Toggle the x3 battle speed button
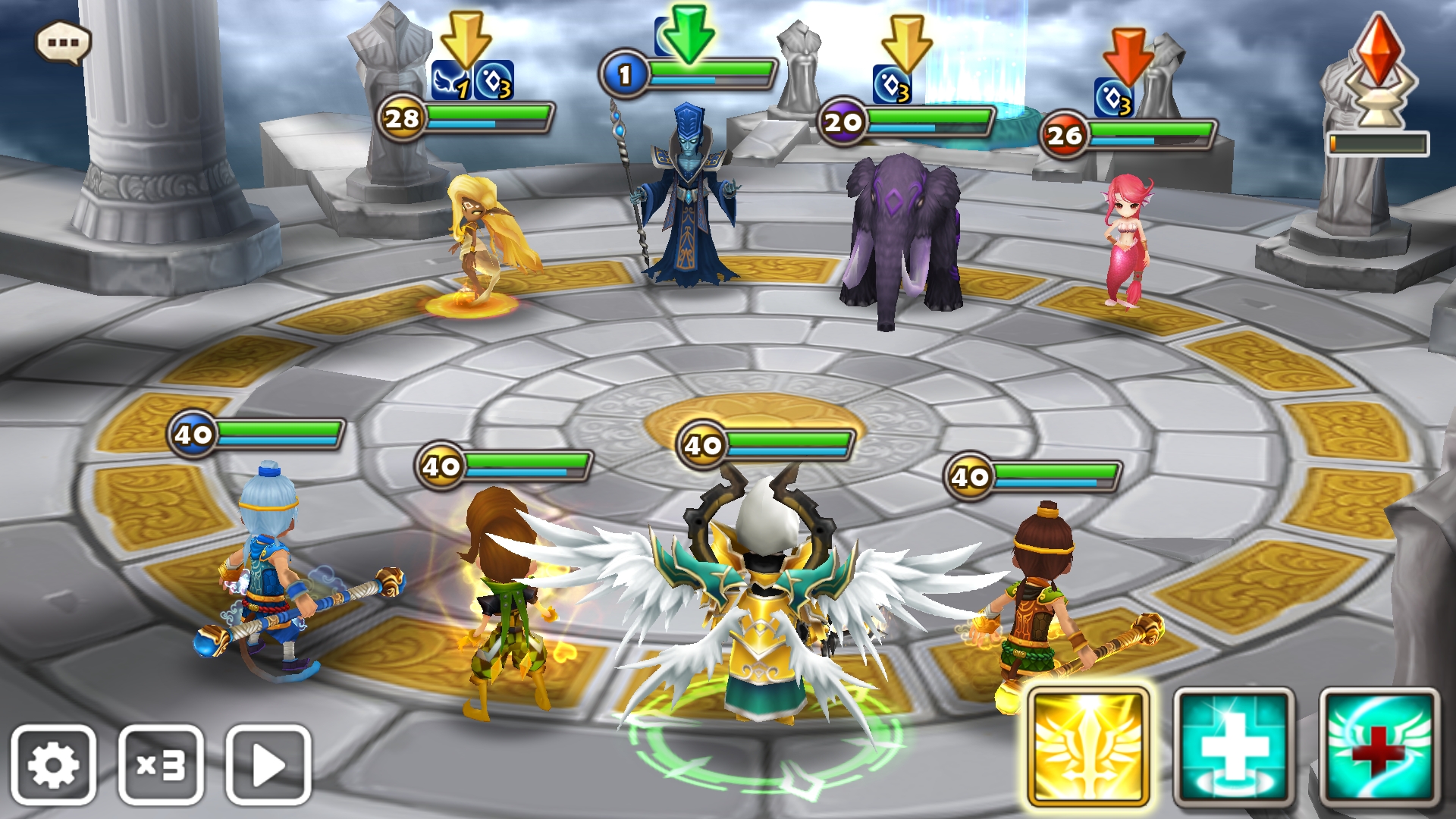 161,764
